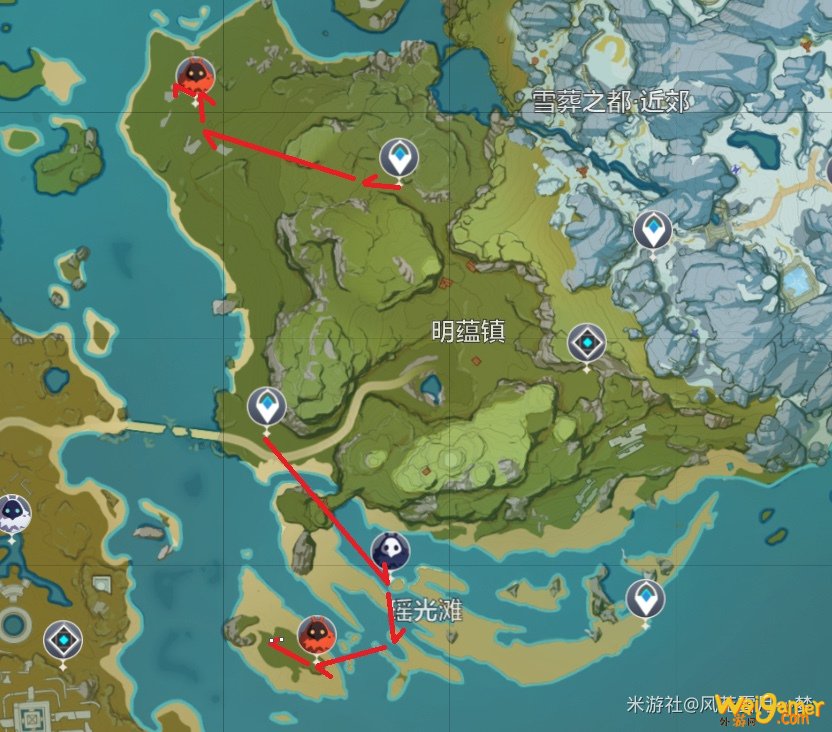832x732 pixels.
Task: Select the diamond marker east of 明蕴镇
Action: pyautogui.click(x=587, y=343)
